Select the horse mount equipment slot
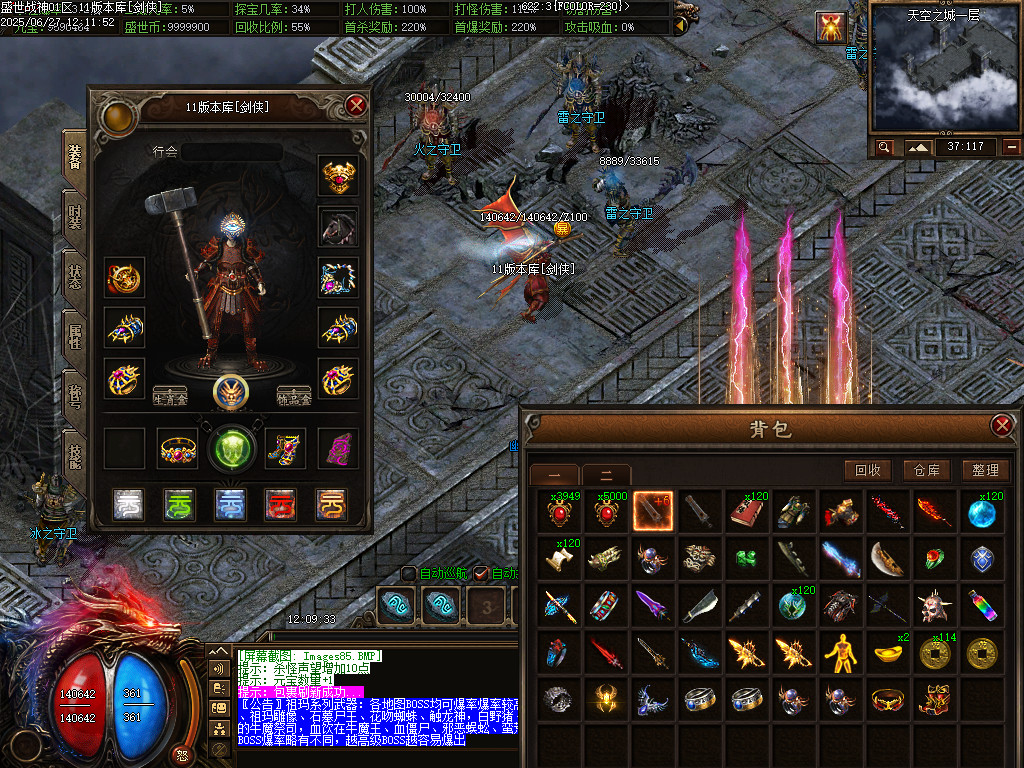The width and height of the screenshot is (1024, 768). click(x=338, y=226)
